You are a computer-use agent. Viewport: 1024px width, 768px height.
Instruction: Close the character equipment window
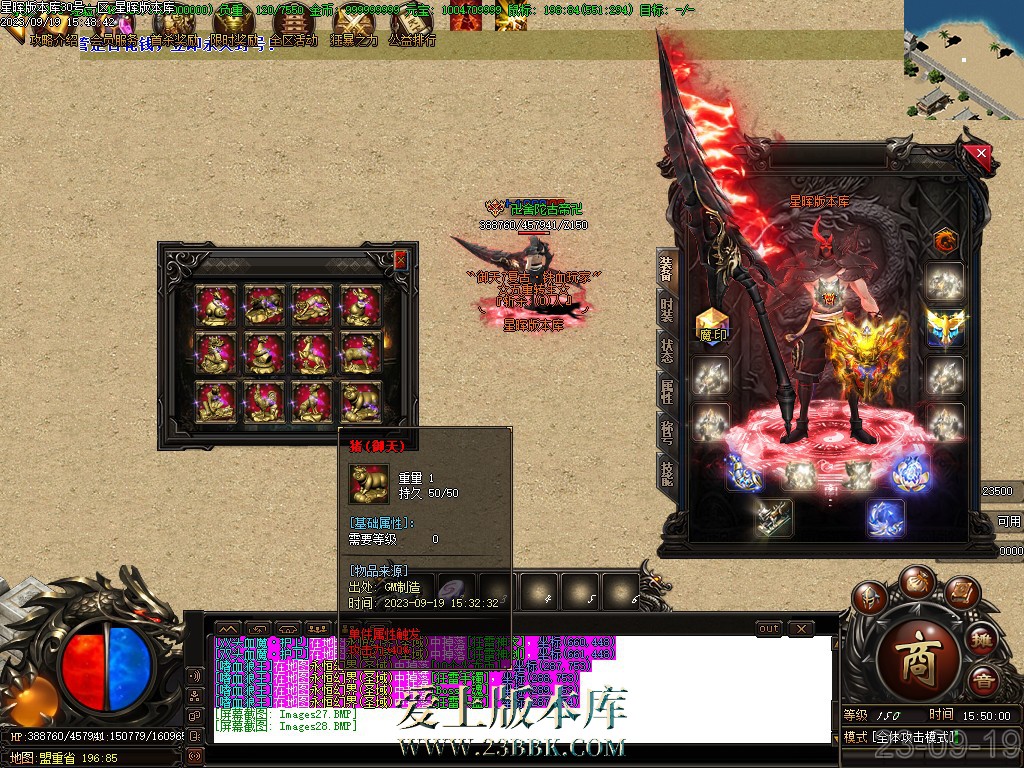tap(981, 154)
